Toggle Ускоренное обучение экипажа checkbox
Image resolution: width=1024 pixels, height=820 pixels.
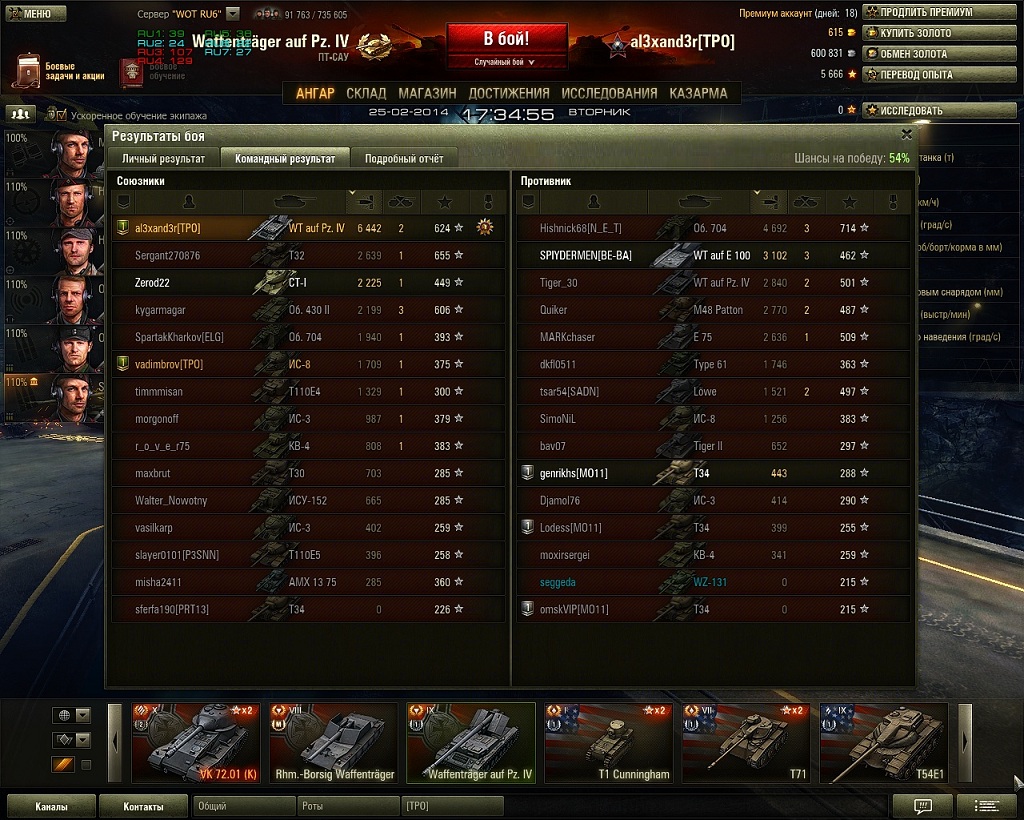[x=60, y=115]
